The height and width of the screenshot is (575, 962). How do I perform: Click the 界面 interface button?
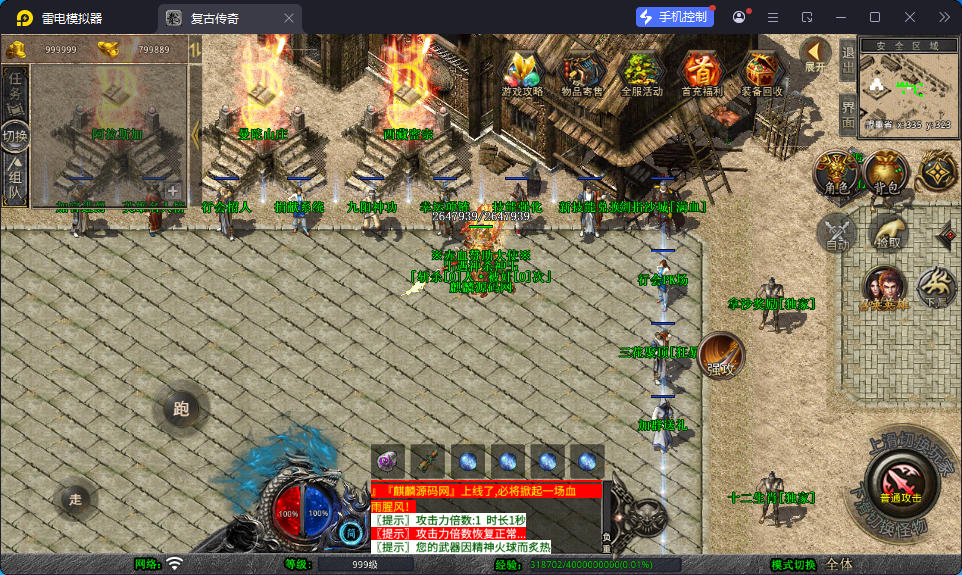848,115
